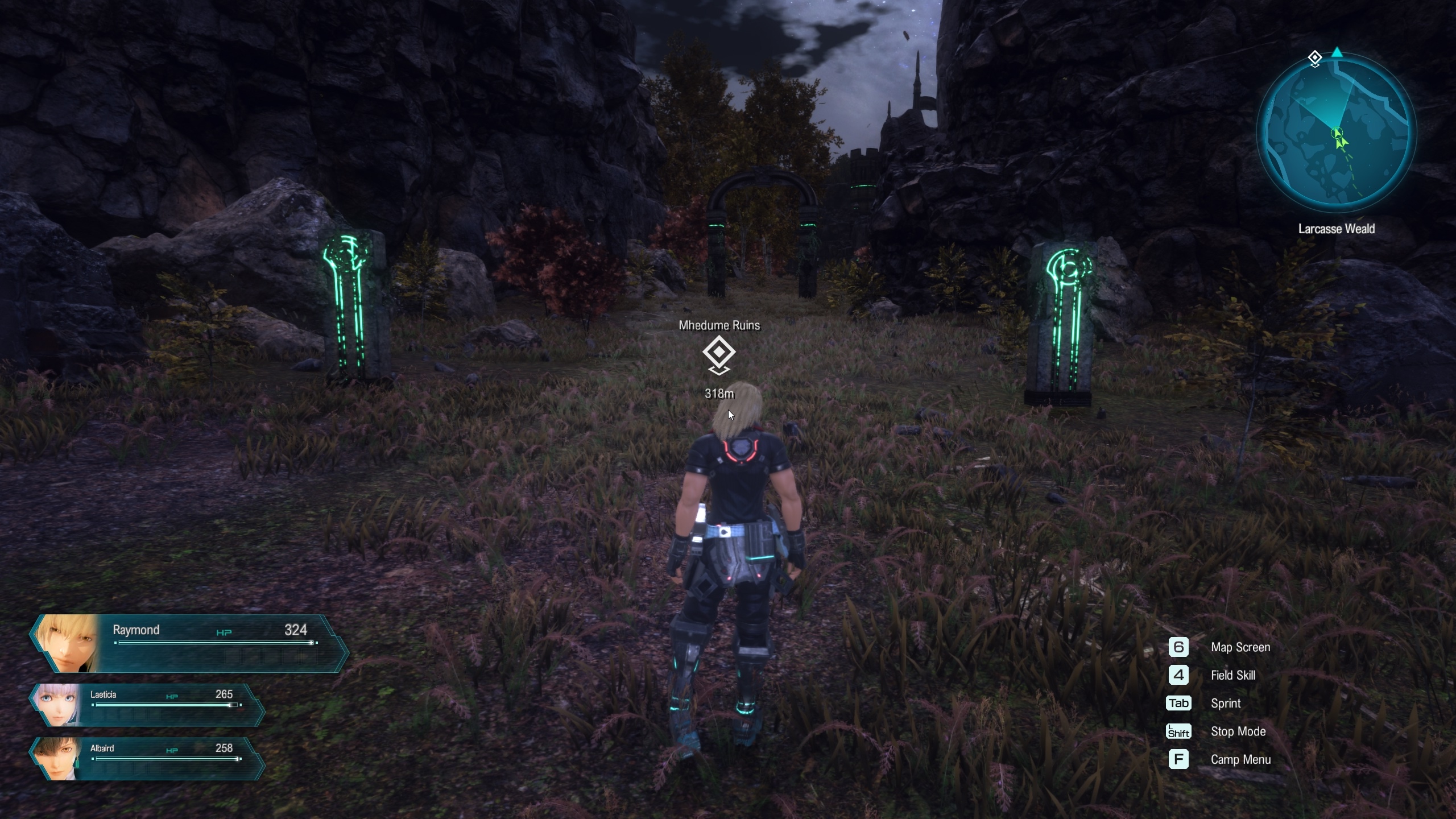
Task: Activate the Field Skill option
Action: point(1232,675)
